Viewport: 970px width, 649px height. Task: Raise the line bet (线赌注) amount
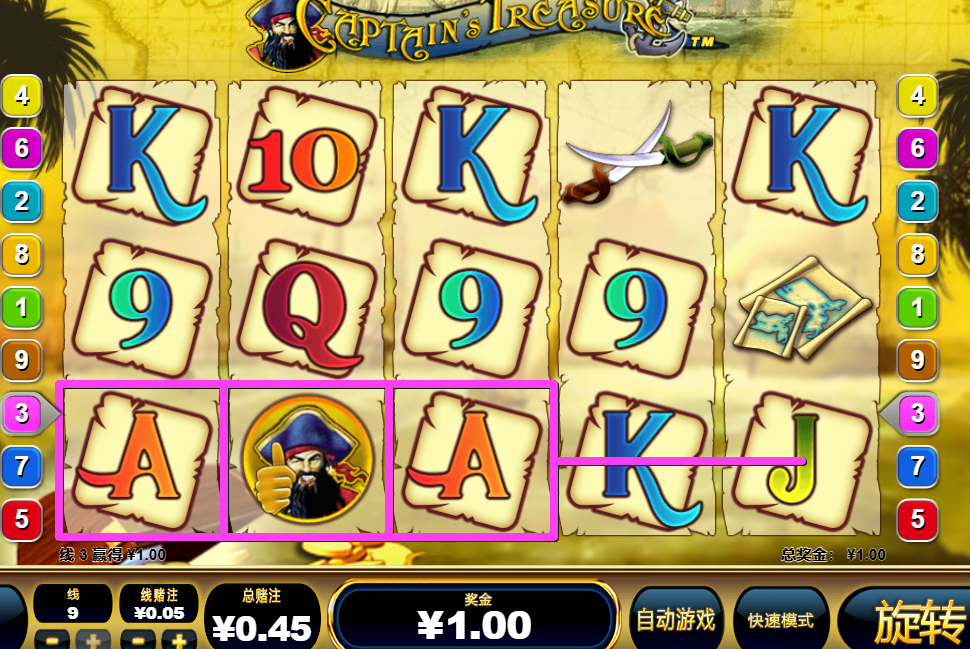coord(180,640)
